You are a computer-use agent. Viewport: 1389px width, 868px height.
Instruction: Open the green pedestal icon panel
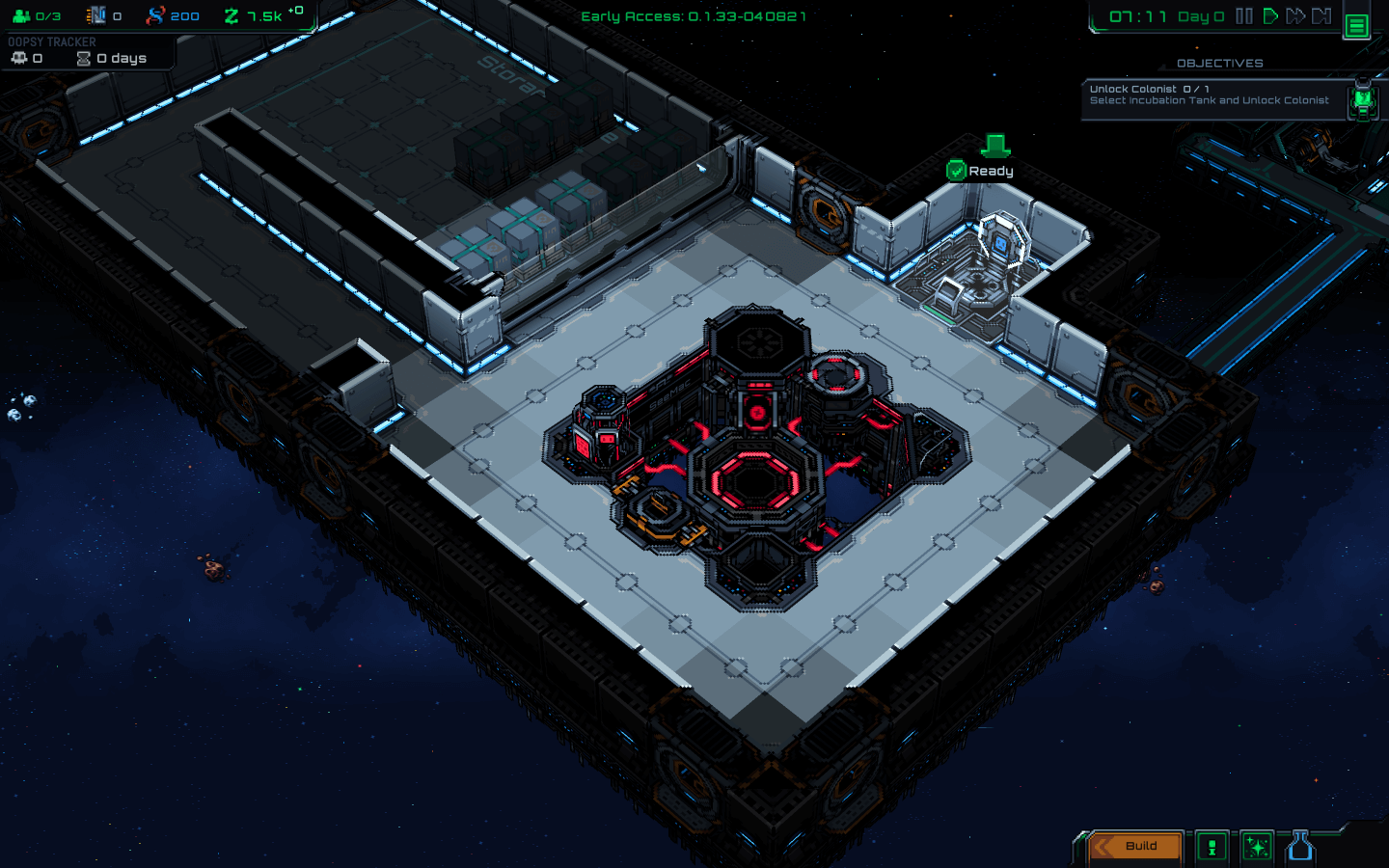tap(1212, 847)
